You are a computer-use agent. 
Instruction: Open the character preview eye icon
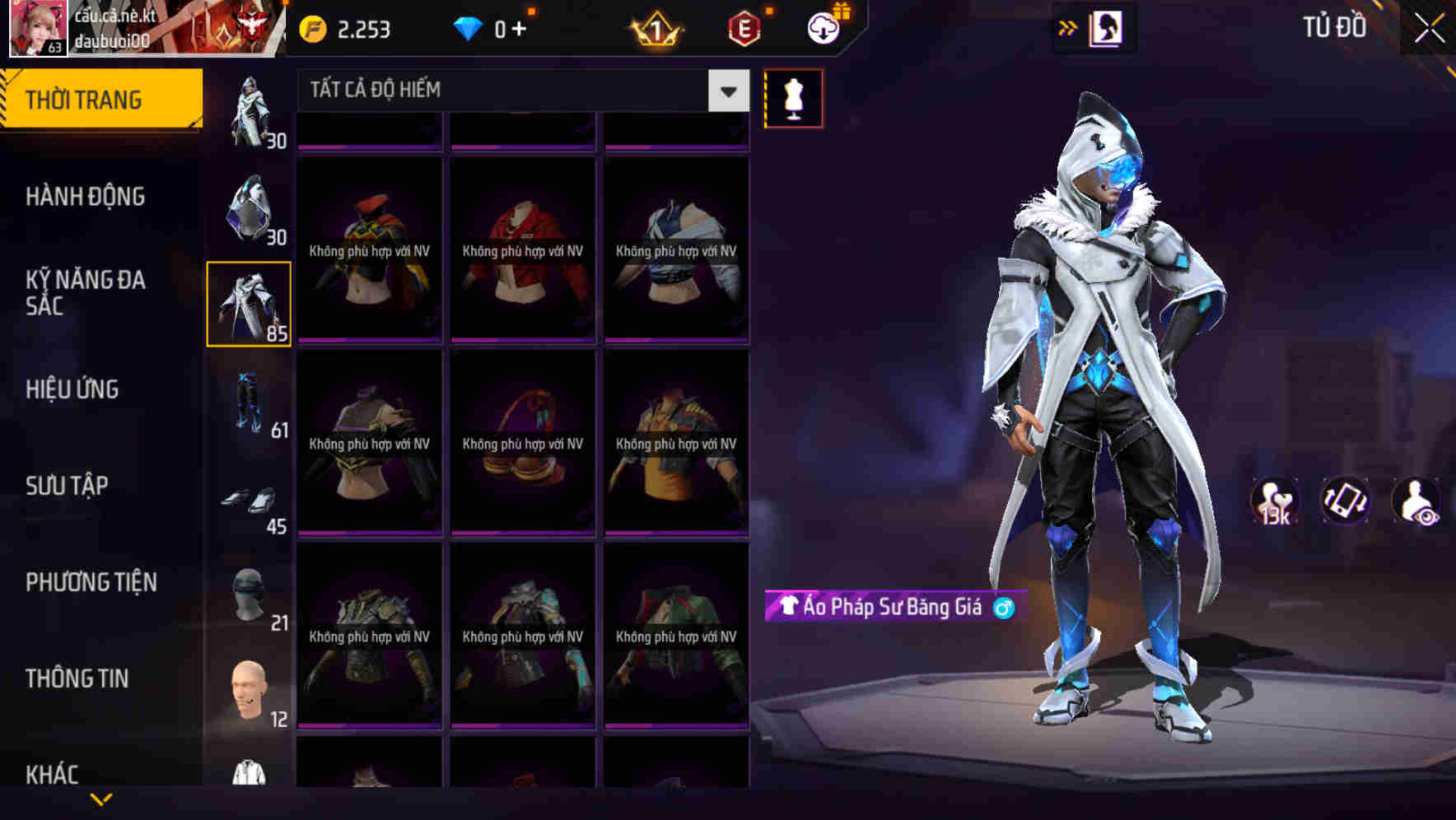click(1415, 501)
